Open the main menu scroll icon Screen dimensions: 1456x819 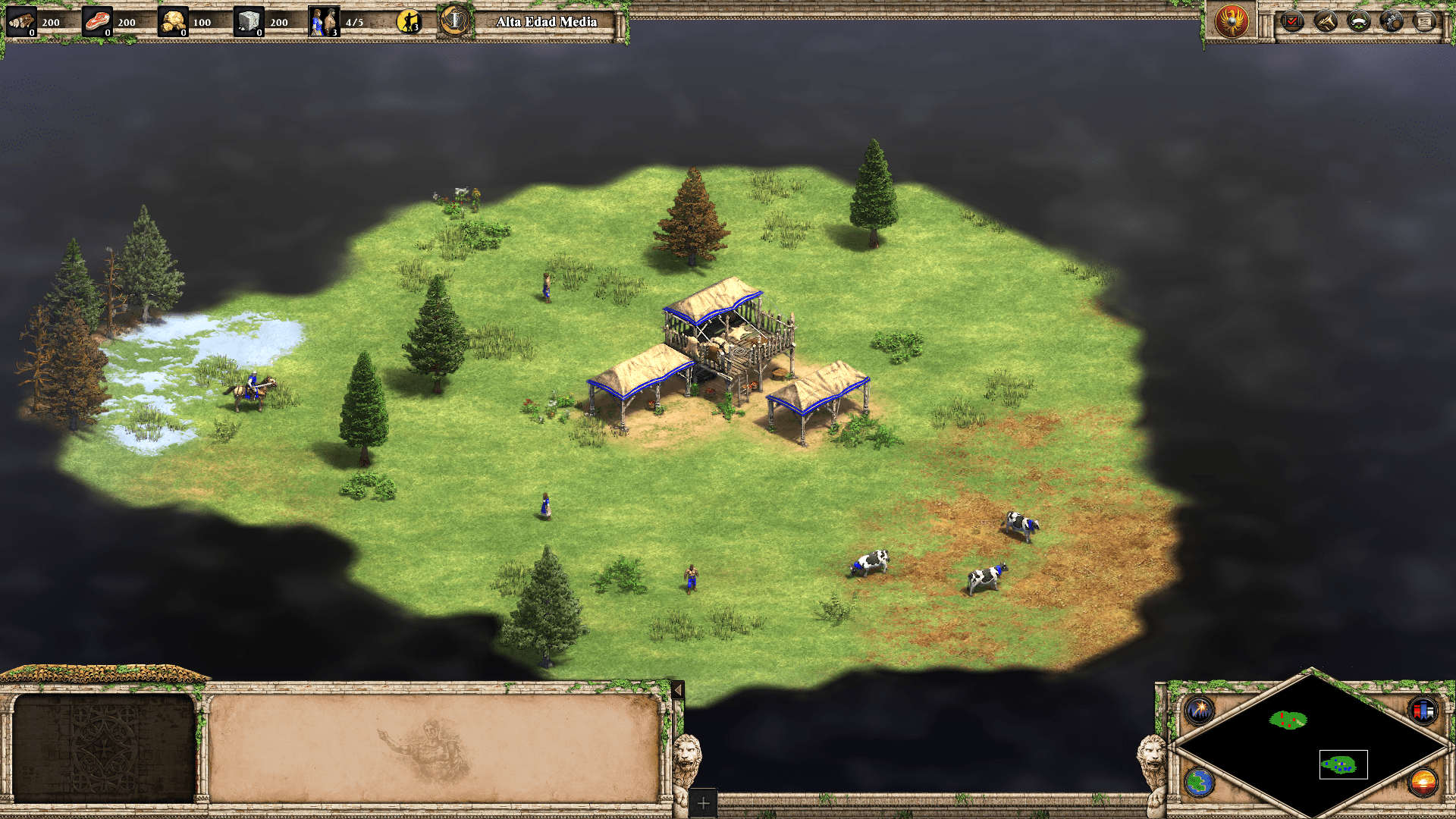point(1425,21)
